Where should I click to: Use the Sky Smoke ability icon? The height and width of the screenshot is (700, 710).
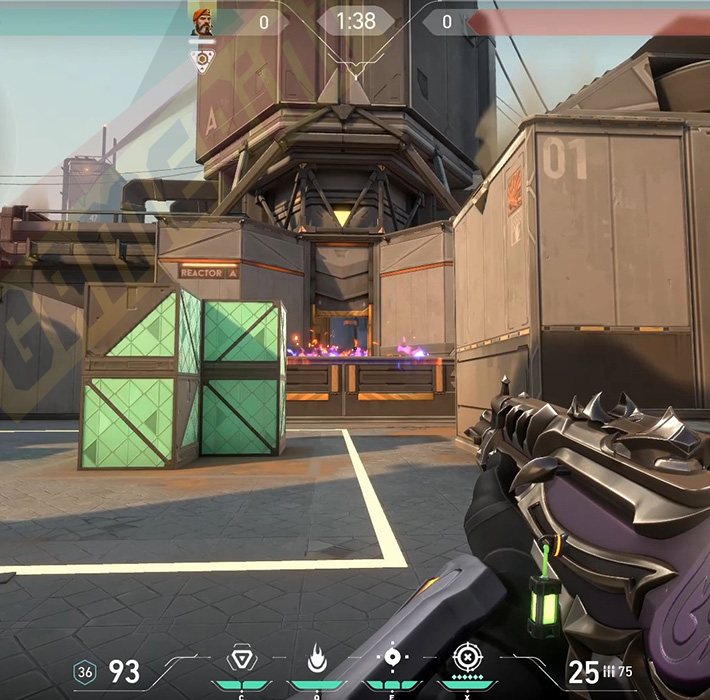pyautogui.click(x=392, y=658)
